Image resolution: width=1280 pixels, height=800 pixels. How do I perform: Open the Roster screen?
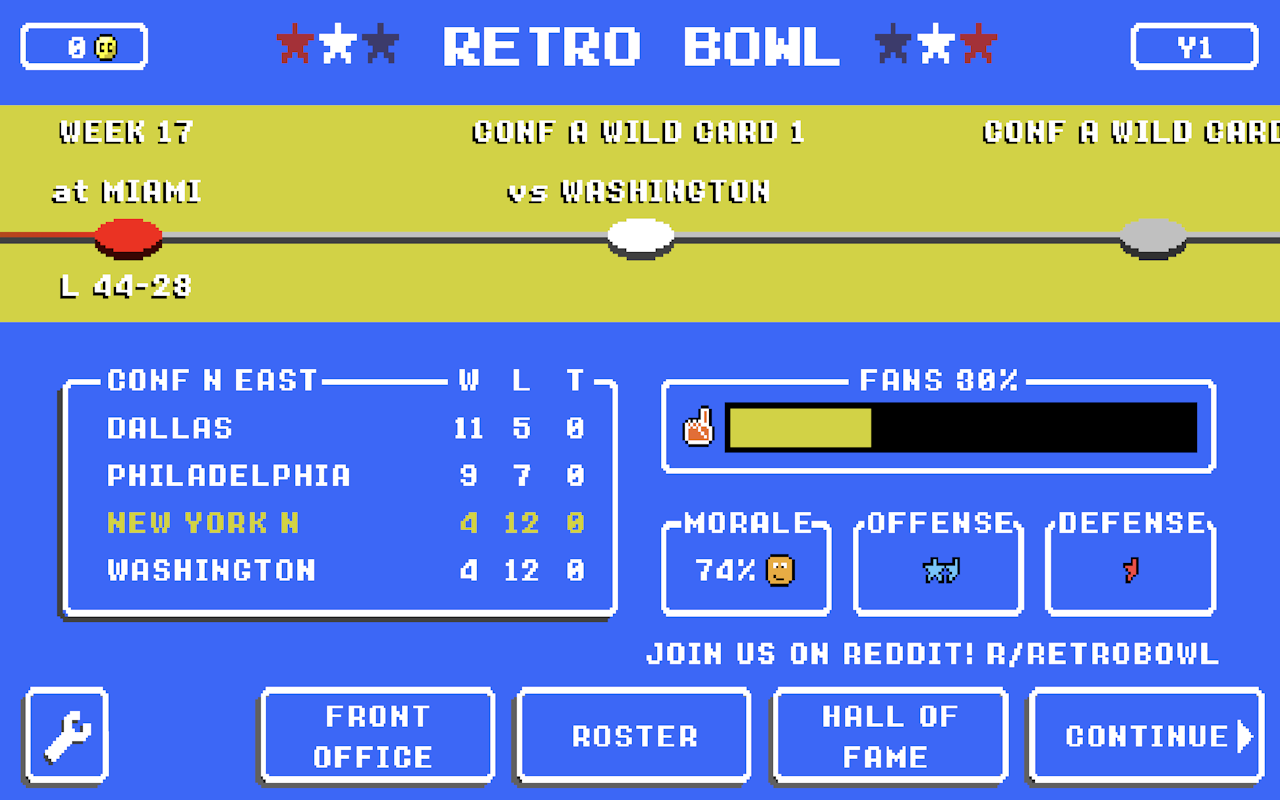point(632,734)
